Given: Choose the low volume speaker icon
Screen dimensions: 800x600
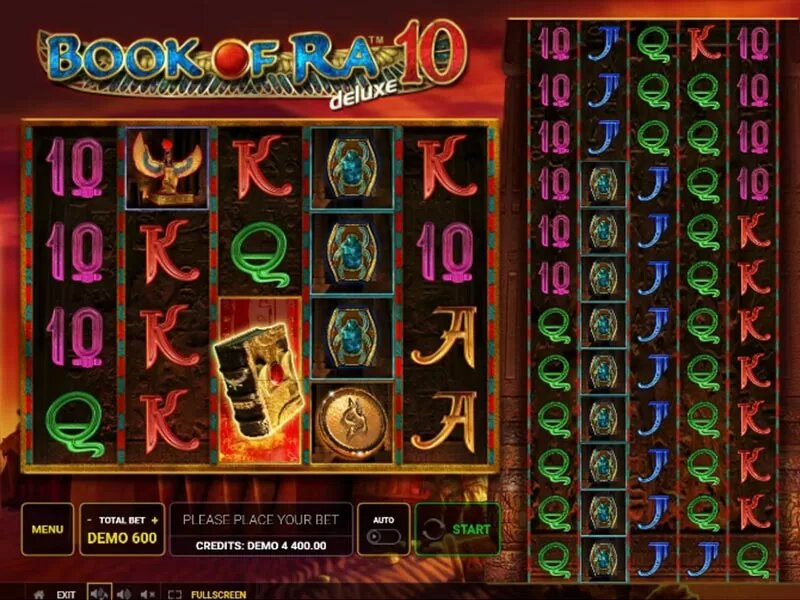Looking at the screenshot, I should 124,594.
